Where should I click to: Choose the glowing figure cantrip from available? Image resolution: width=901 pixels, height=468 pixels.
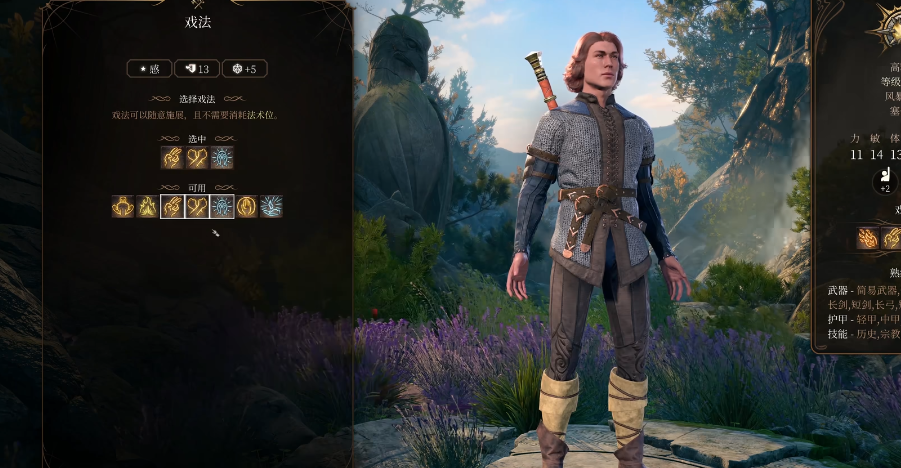(123, 207)
